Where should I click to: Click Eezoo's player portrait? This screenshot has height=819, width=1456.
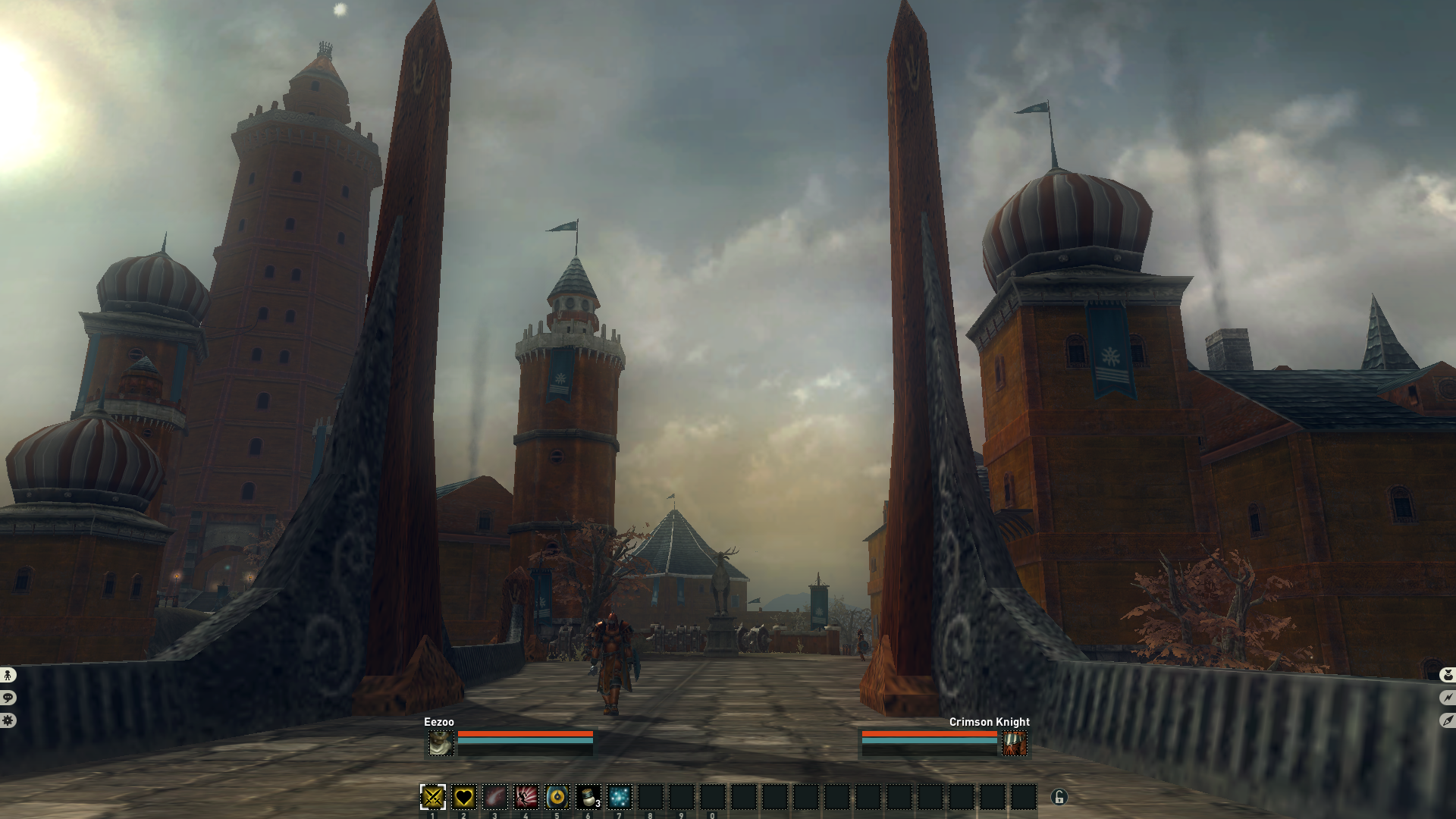tap(441, 743)
